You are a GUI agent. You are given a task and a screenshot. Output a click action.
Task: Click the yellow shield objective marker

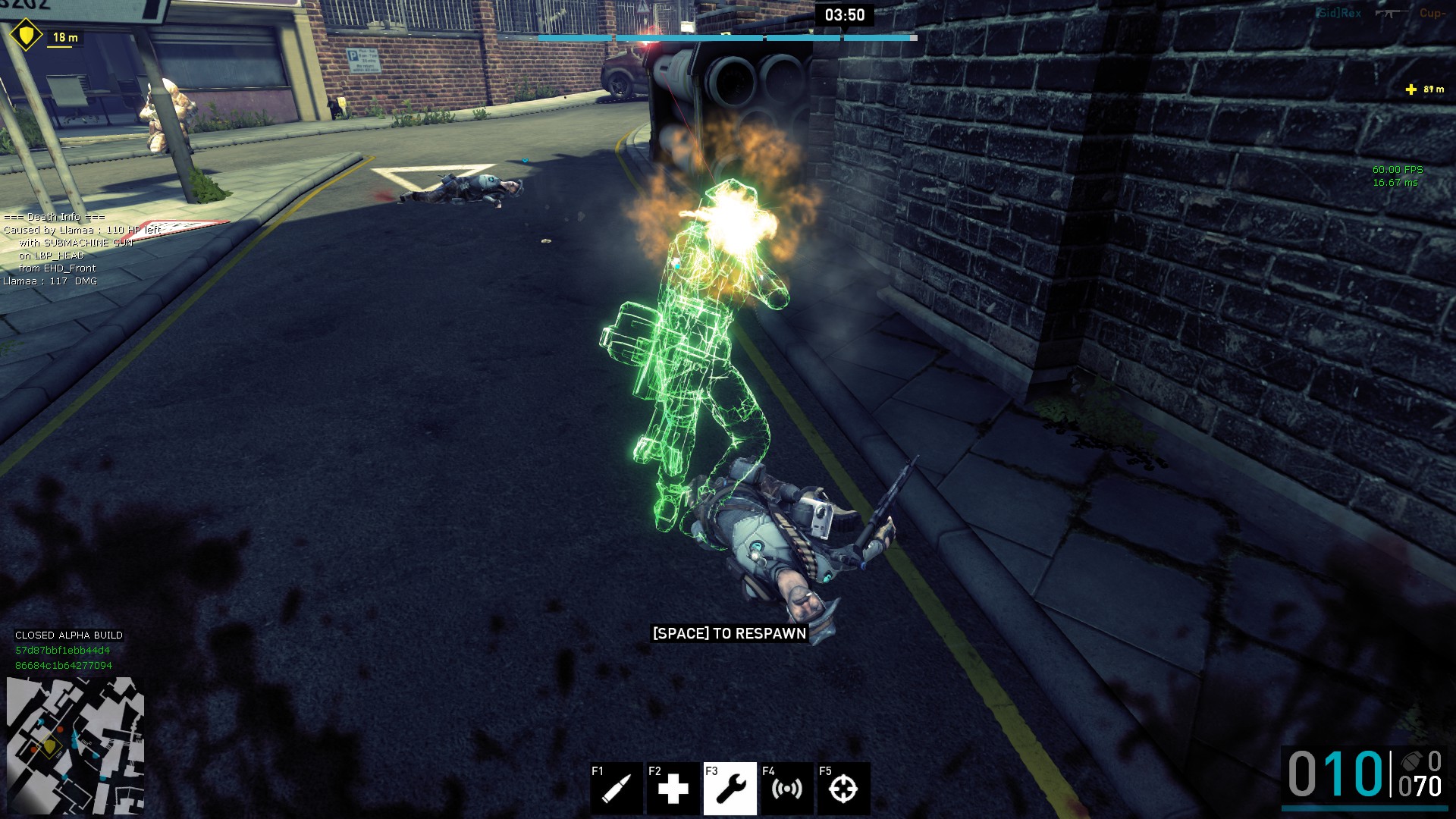pyautogui.click(x=27, y=35)
